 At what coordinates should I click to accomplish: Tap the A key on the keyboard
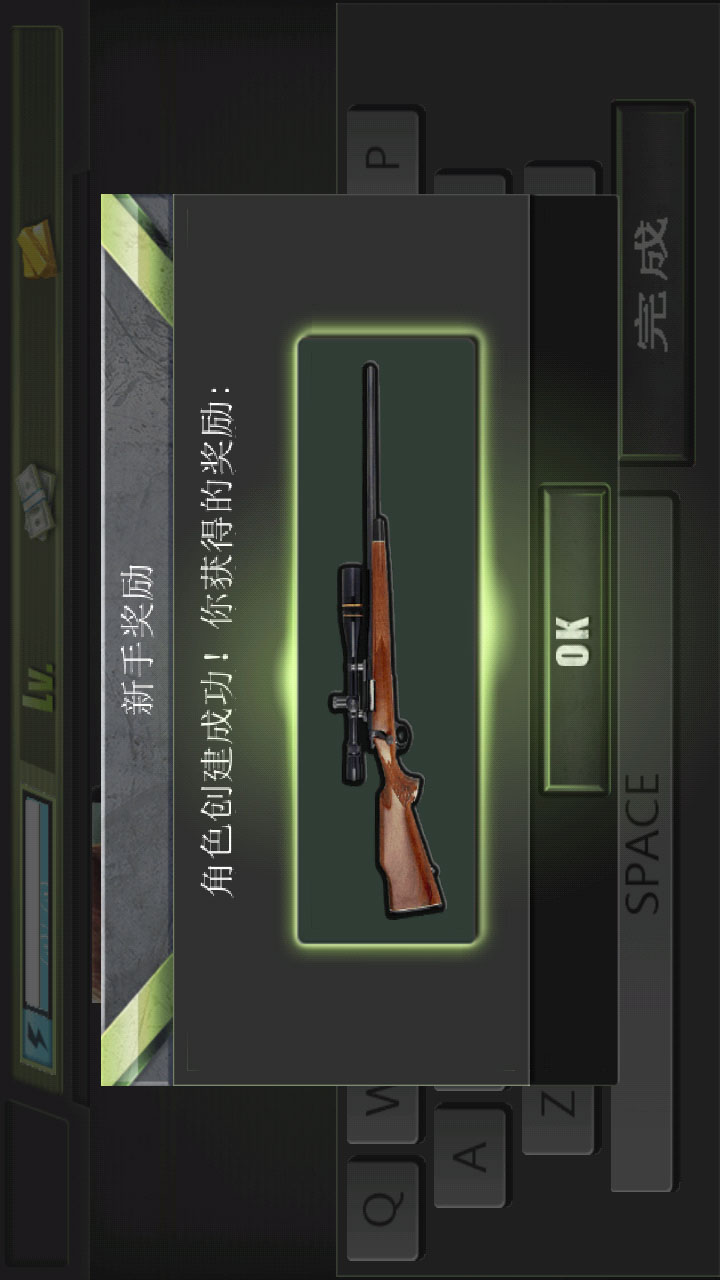pyautogui.click(x=471, y=1155)
